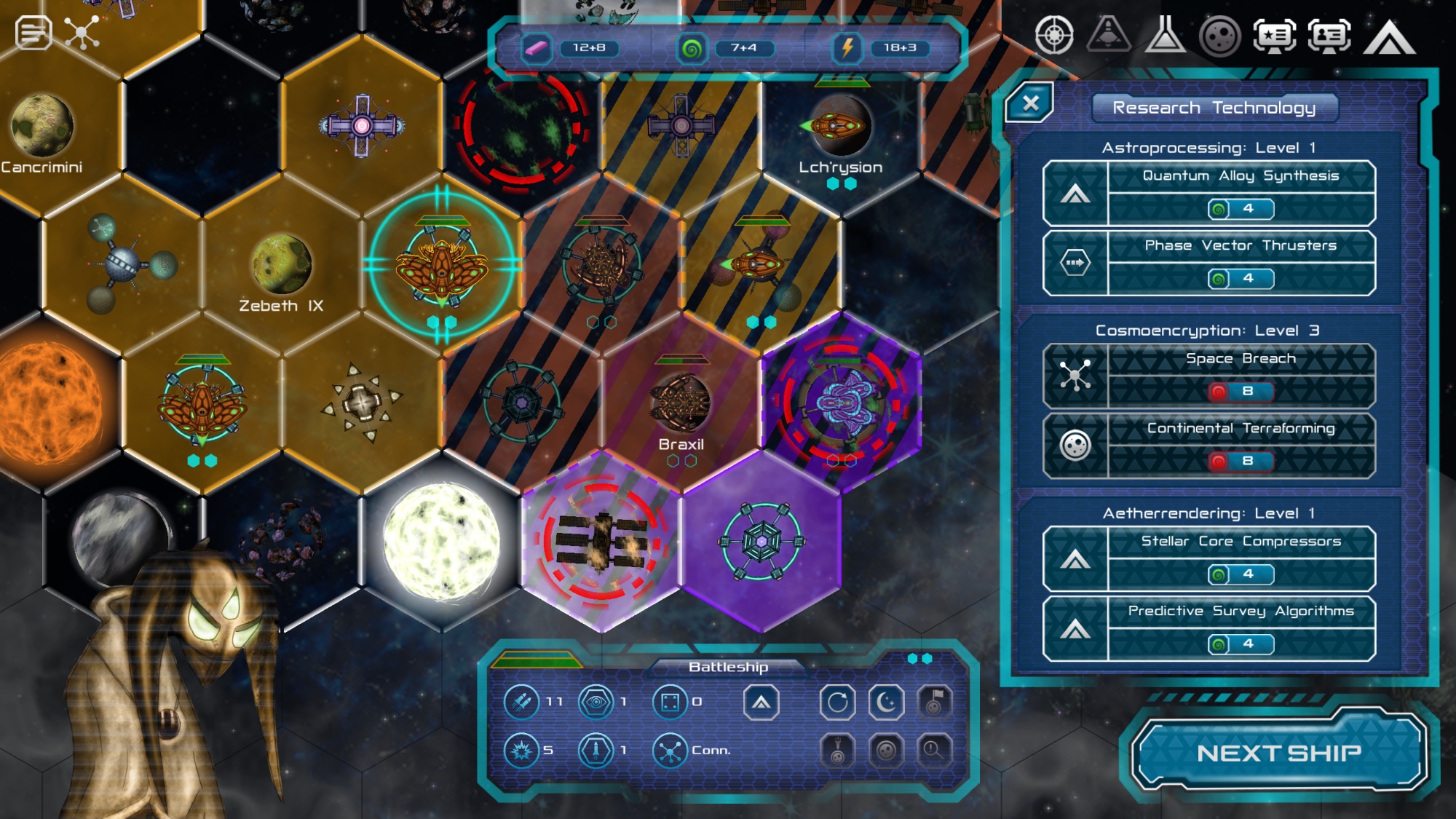Open the research flask icon
Screen dimensions: 1456x819
point(1165,35)
